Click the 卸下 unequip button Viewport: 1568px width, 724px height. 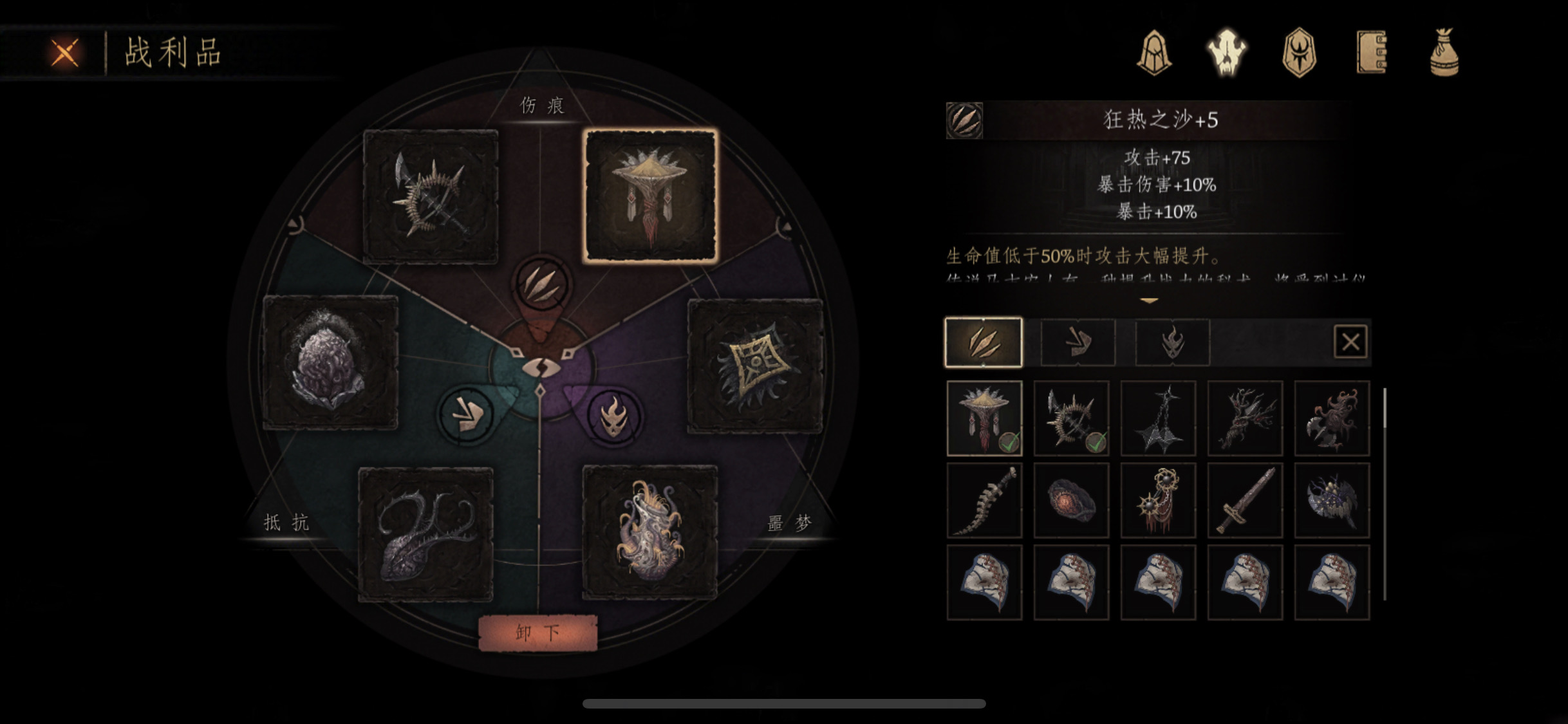(x=537, y=633)
